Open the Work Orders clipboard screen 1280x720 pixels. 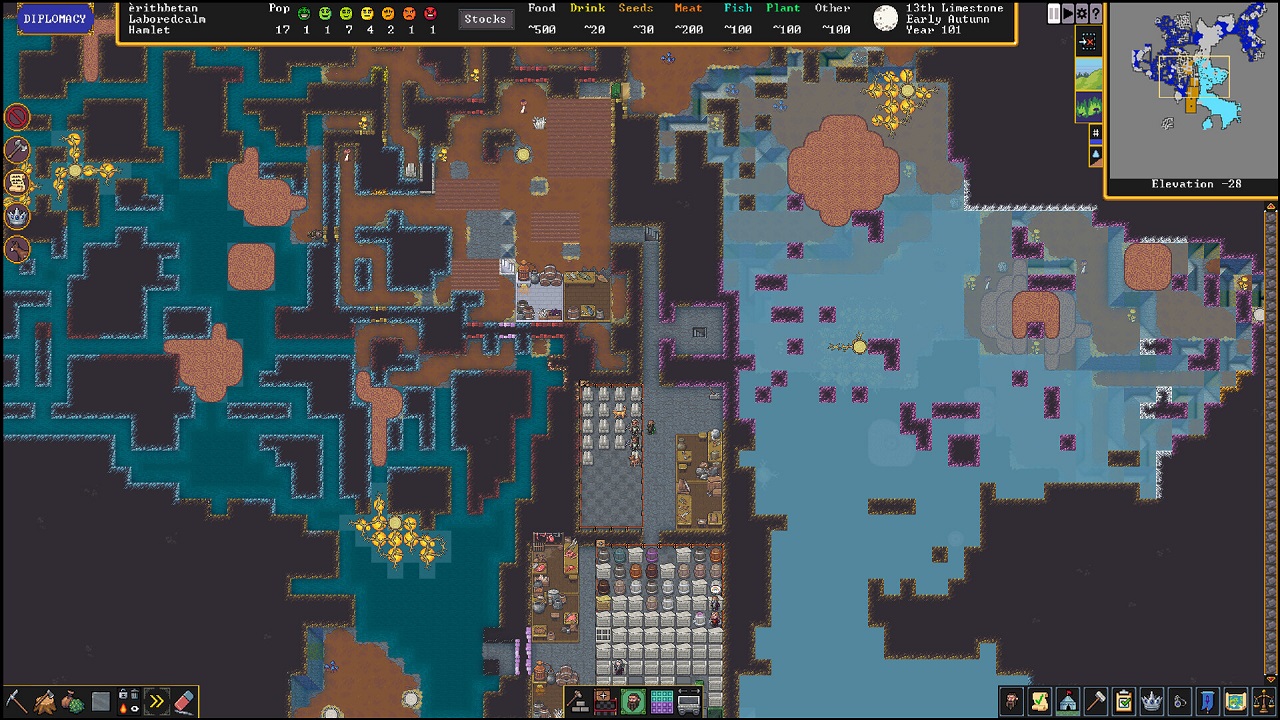[x=1122, y=701]
